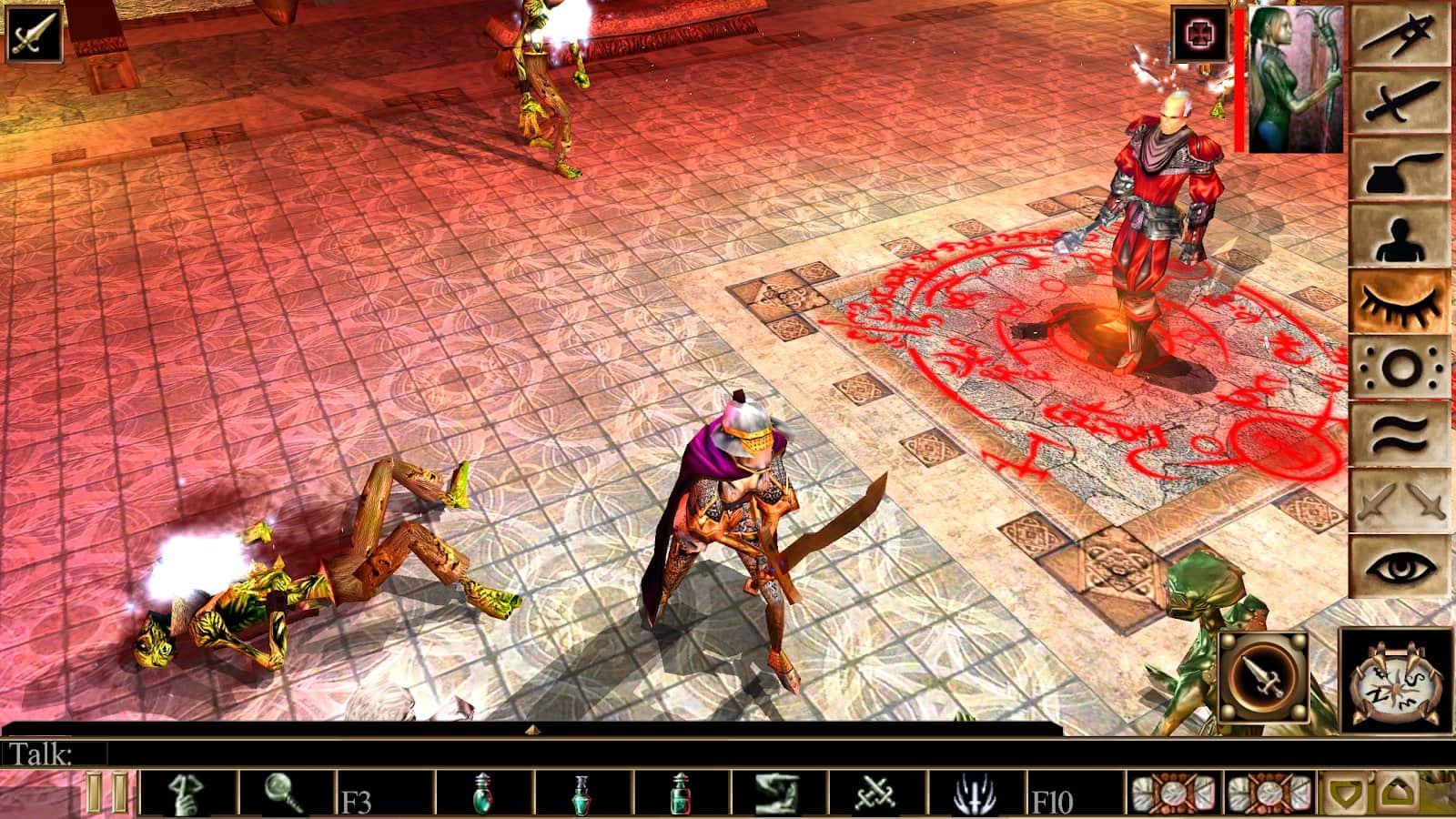
Task: Open the circle-and-dots spellbook button
Action: 1399,368
